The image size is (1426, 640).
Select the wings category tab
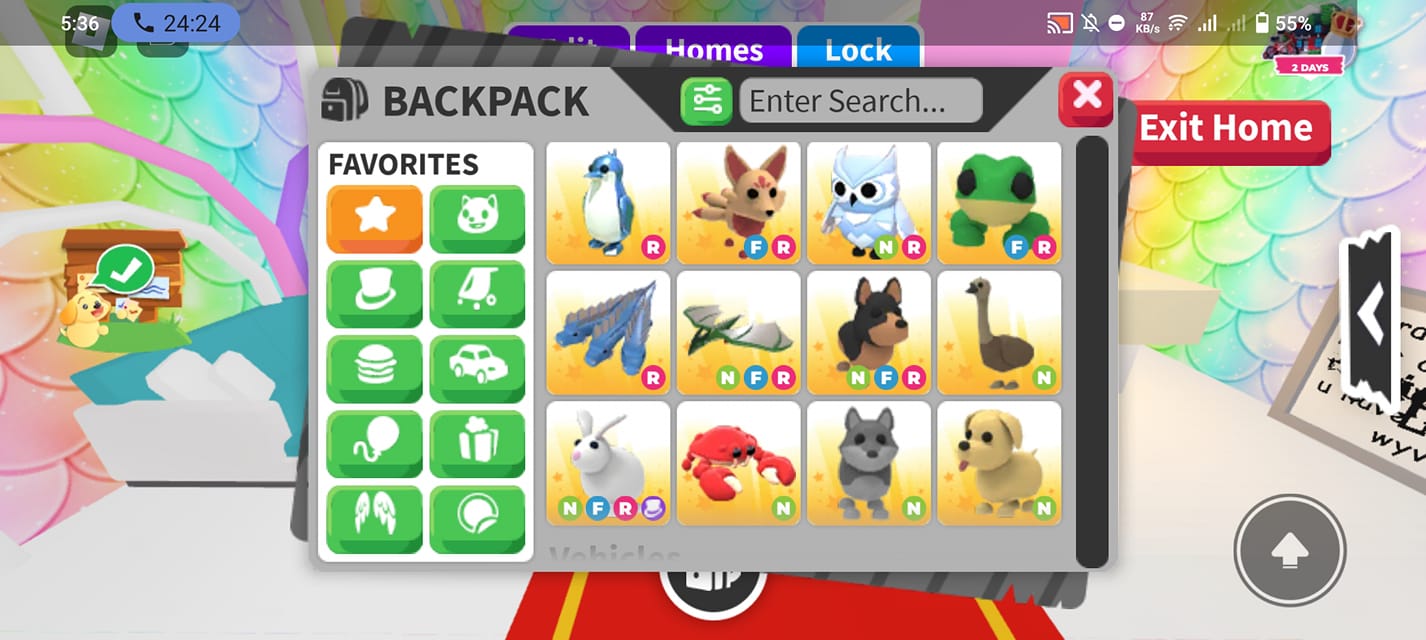[x=374, y=518]
